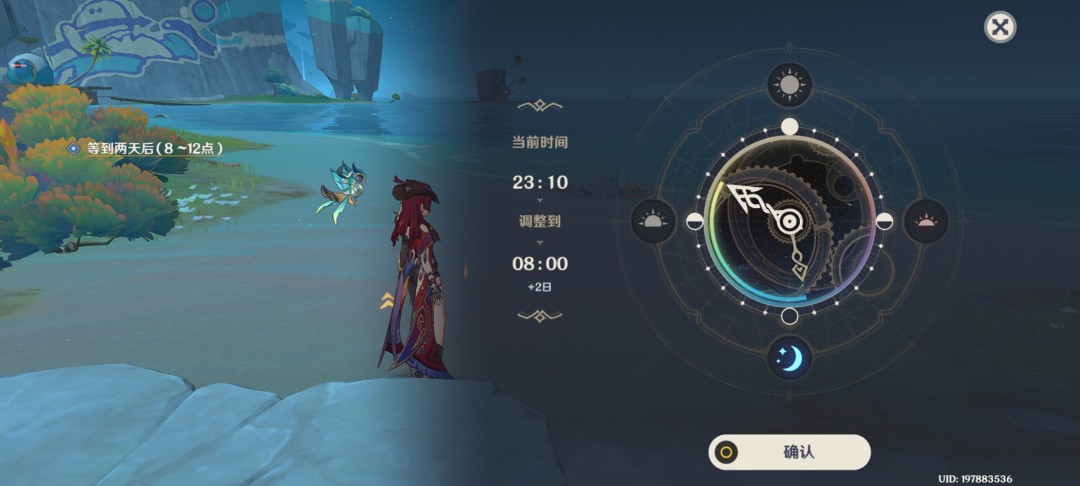Select the sunset icon on the dial
1080x486 pixels.
(x=925, y=221)
